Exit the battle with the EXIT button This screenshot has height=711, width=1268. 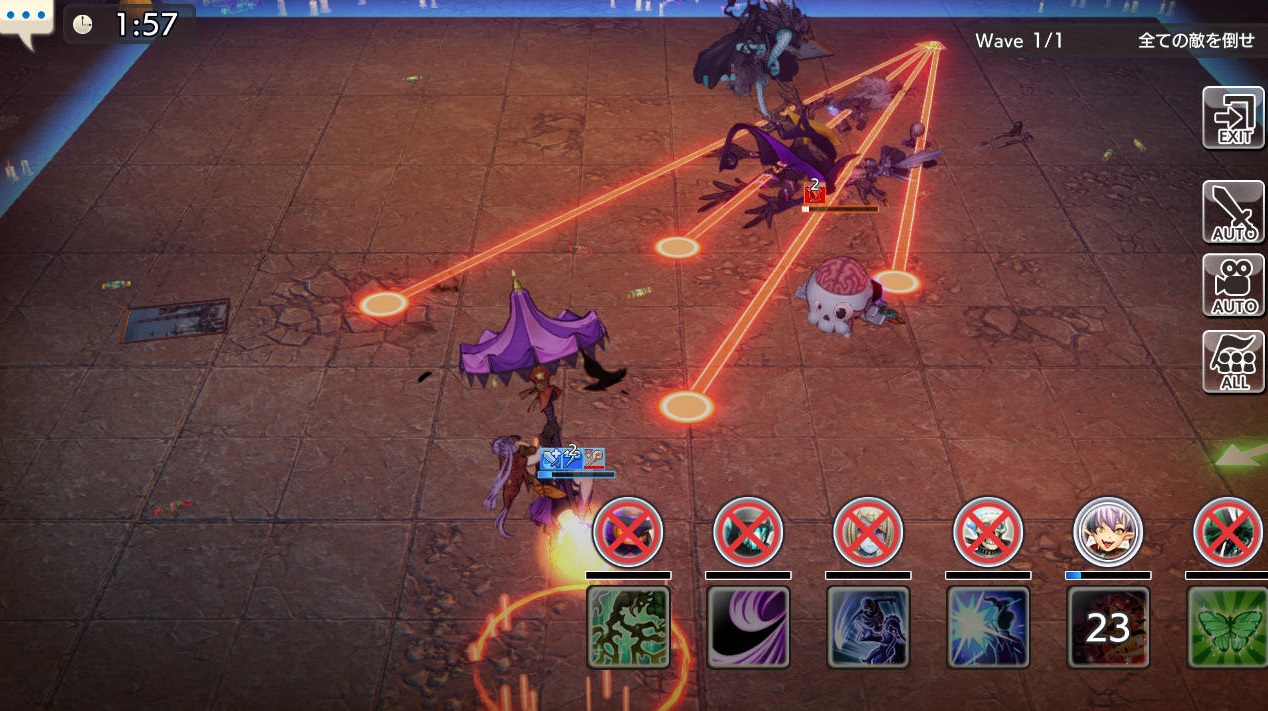(1233, 118)
